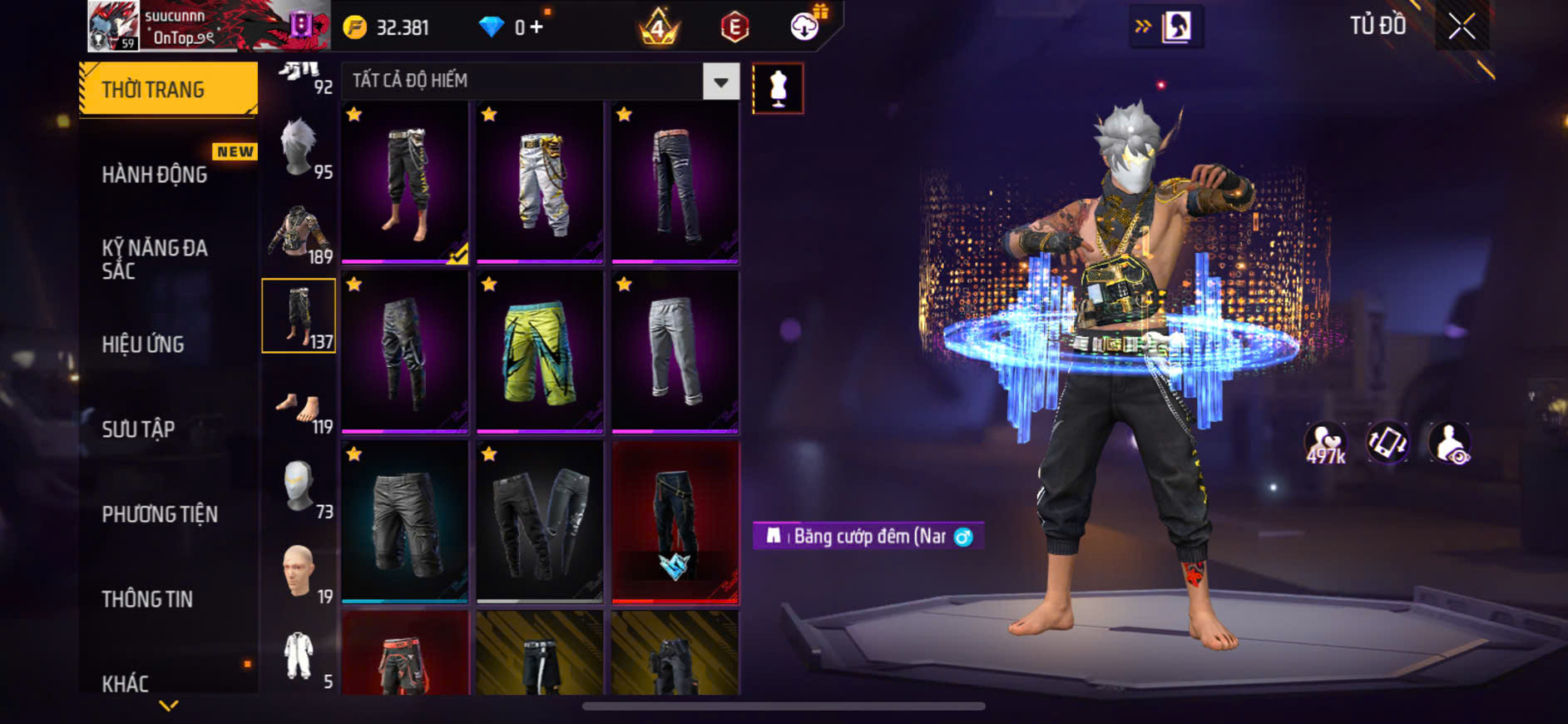This screenshot has height=724, width=1568.
Task: Select the Kỹ Năng Đa Sắc tab
Action: pyautogui.click(x=155, y=259)
